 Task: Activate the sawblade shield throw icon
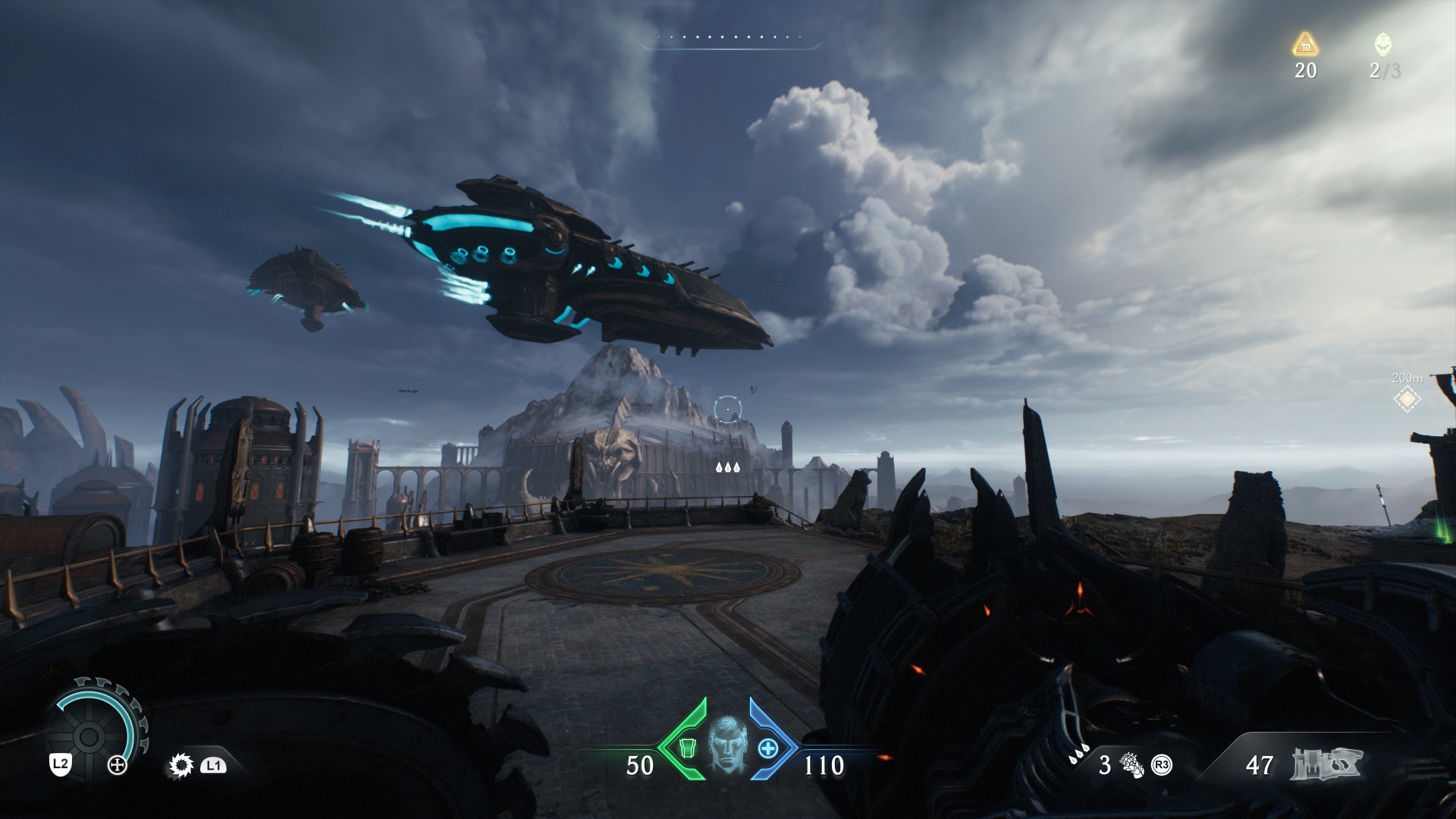[x=180, y=766]
